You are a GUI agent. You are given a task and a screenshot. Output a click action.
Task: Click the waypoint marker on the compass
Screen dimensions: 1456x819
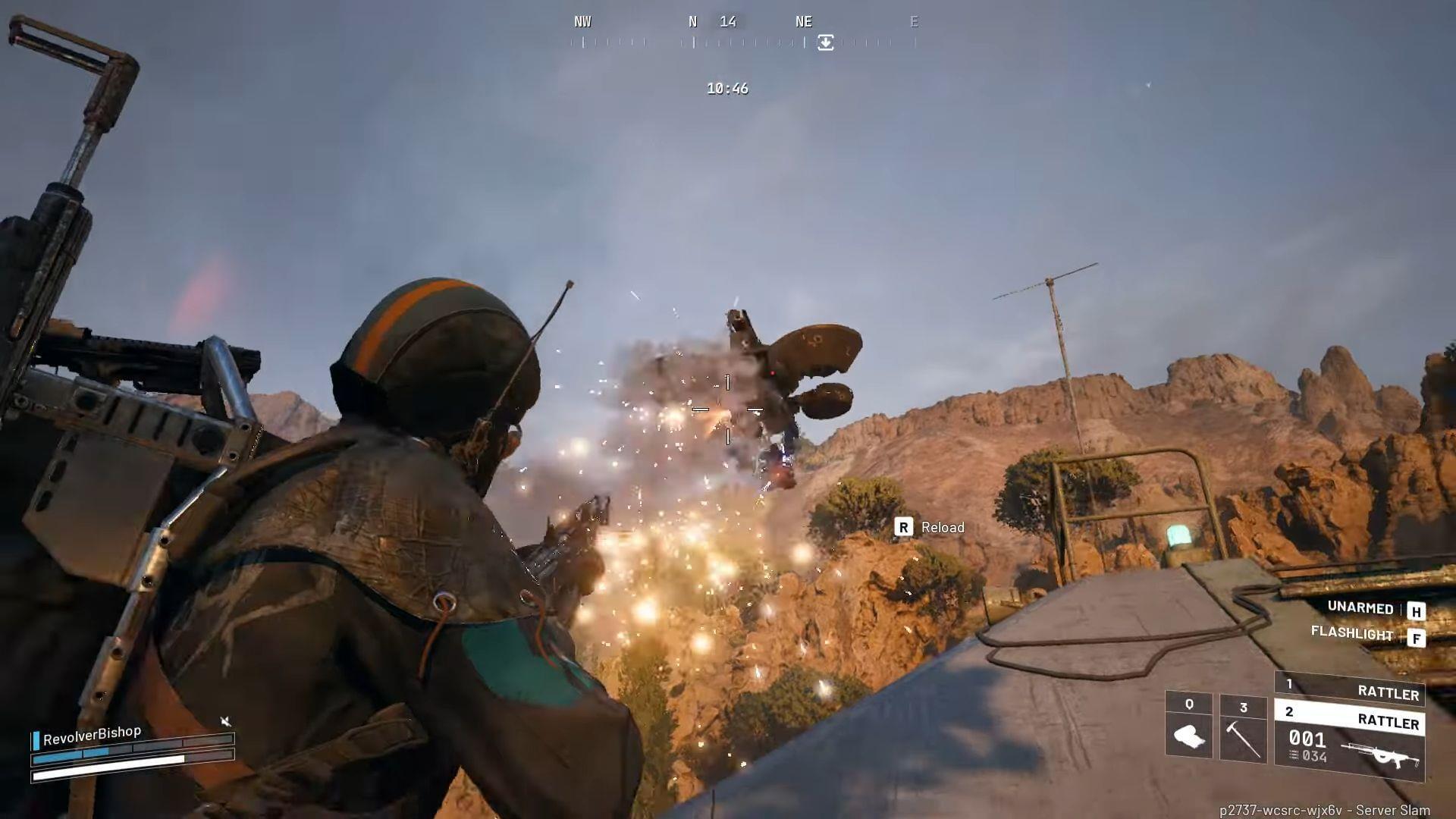[824, 43]
